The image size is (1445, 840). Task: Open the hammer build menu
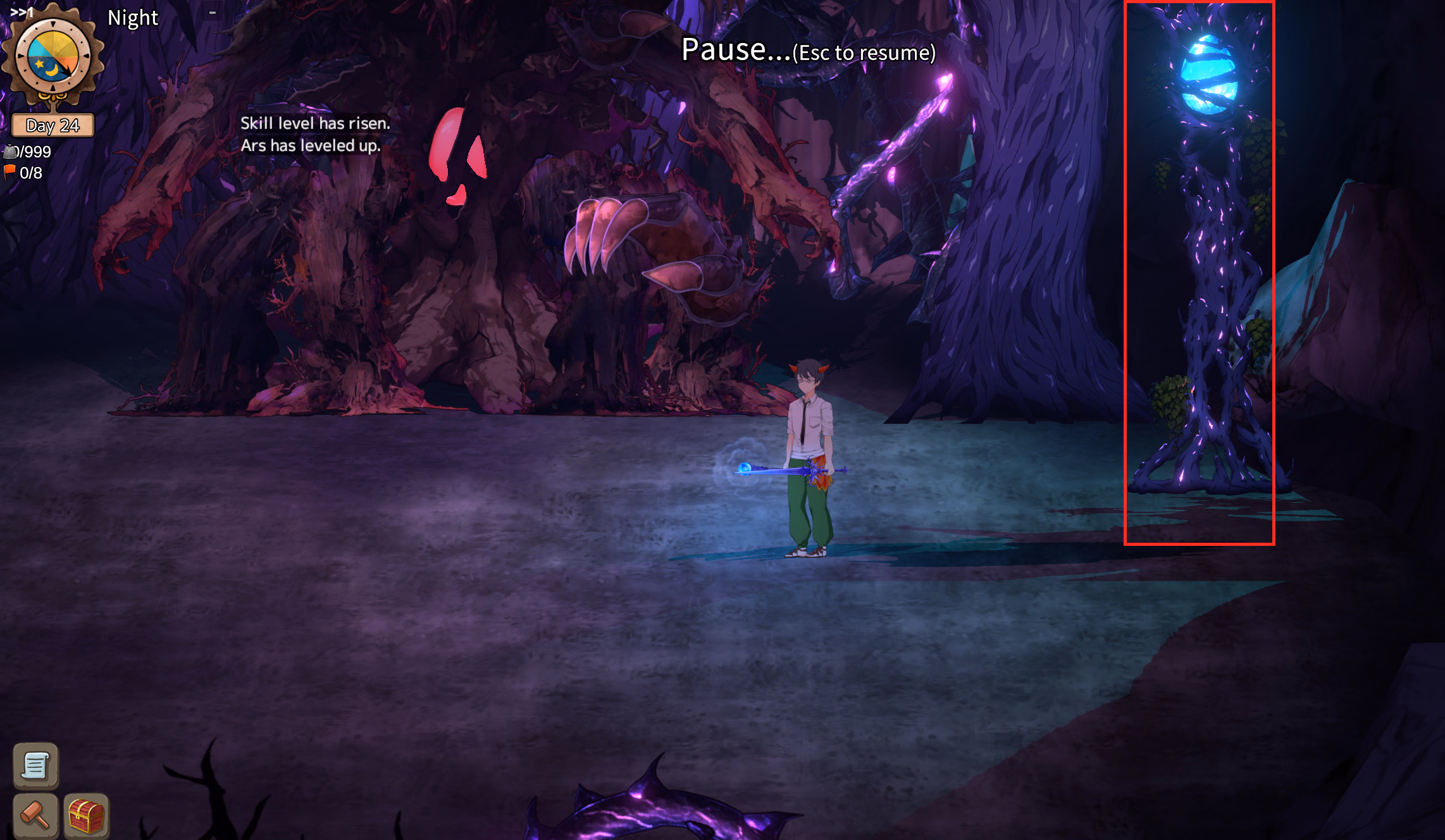[x=35, y=815]
